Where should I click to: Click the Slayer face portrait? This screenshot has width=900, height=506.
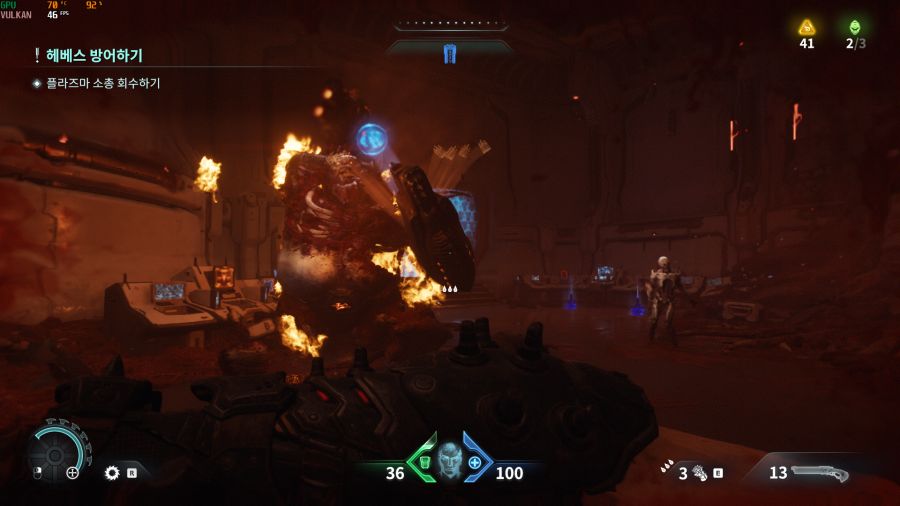(x=449, y=461)
